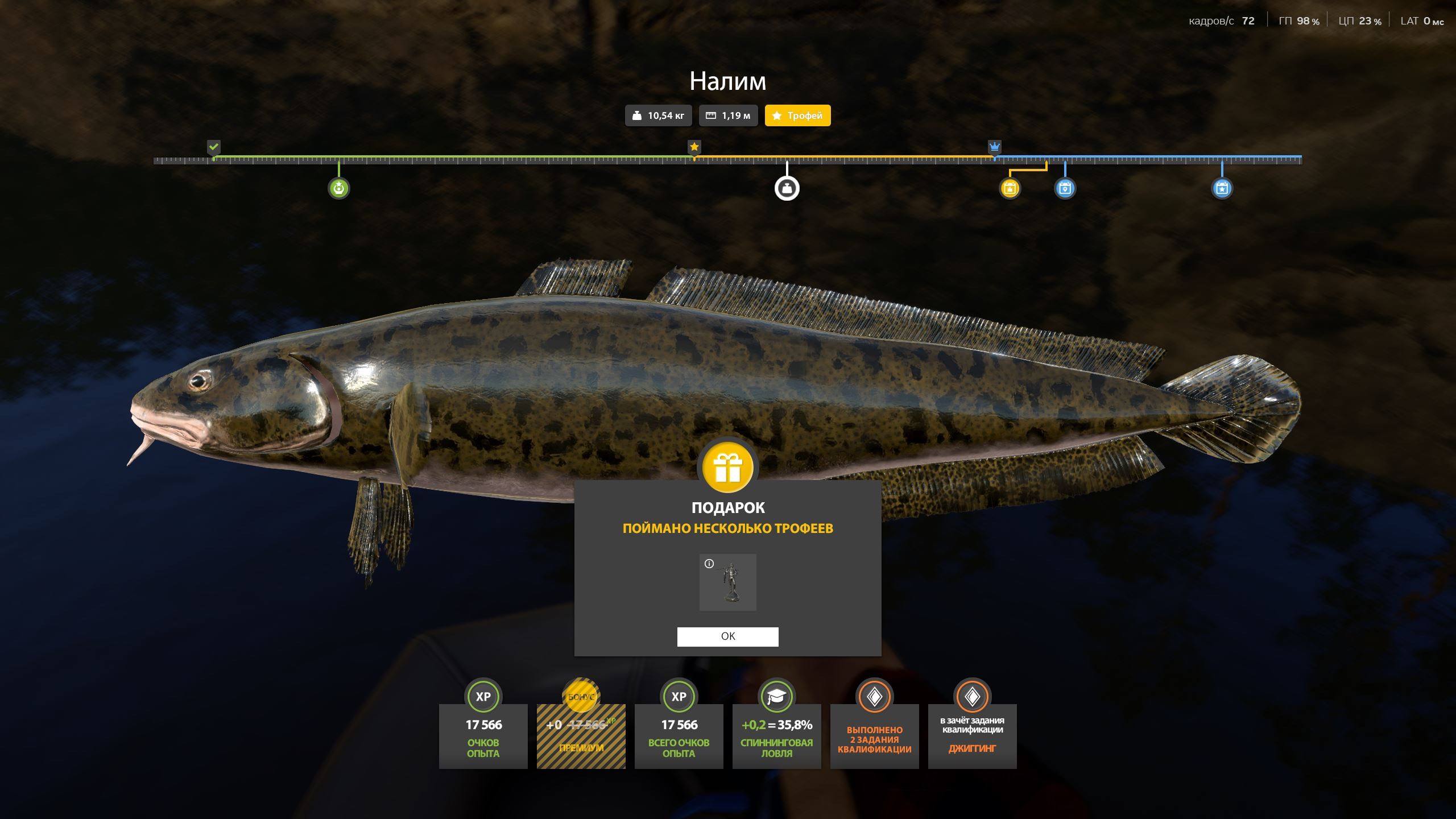Select the white weight marker on scale
The width and height of the screenshot is (1456, 819).
(x=787, y=188)
